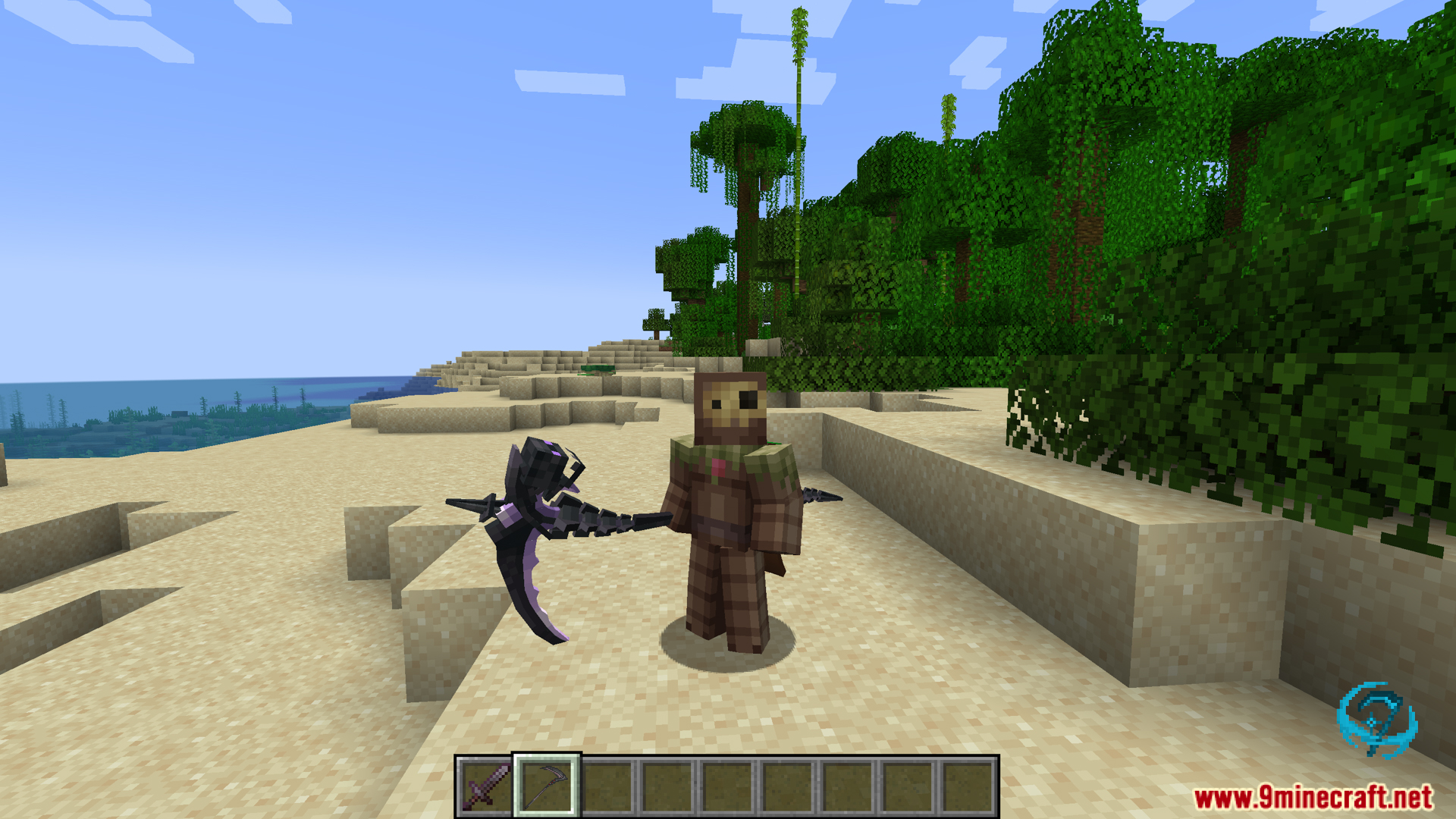Toggle selection off the highlighted hotbar slot
Image resolution: width=1456 pixels, height=819 pixels.
coord(546,786)
